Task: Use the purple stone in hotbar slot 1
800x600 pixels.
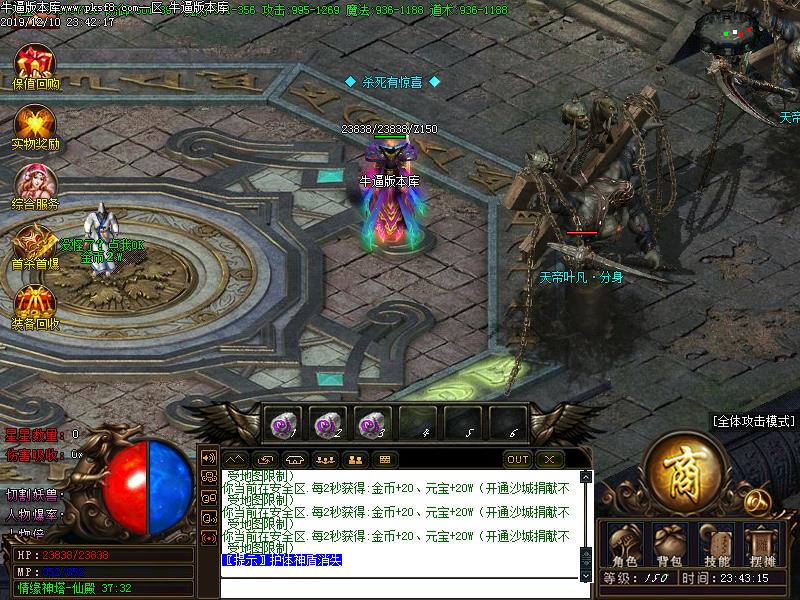Action: pos(282,424)
